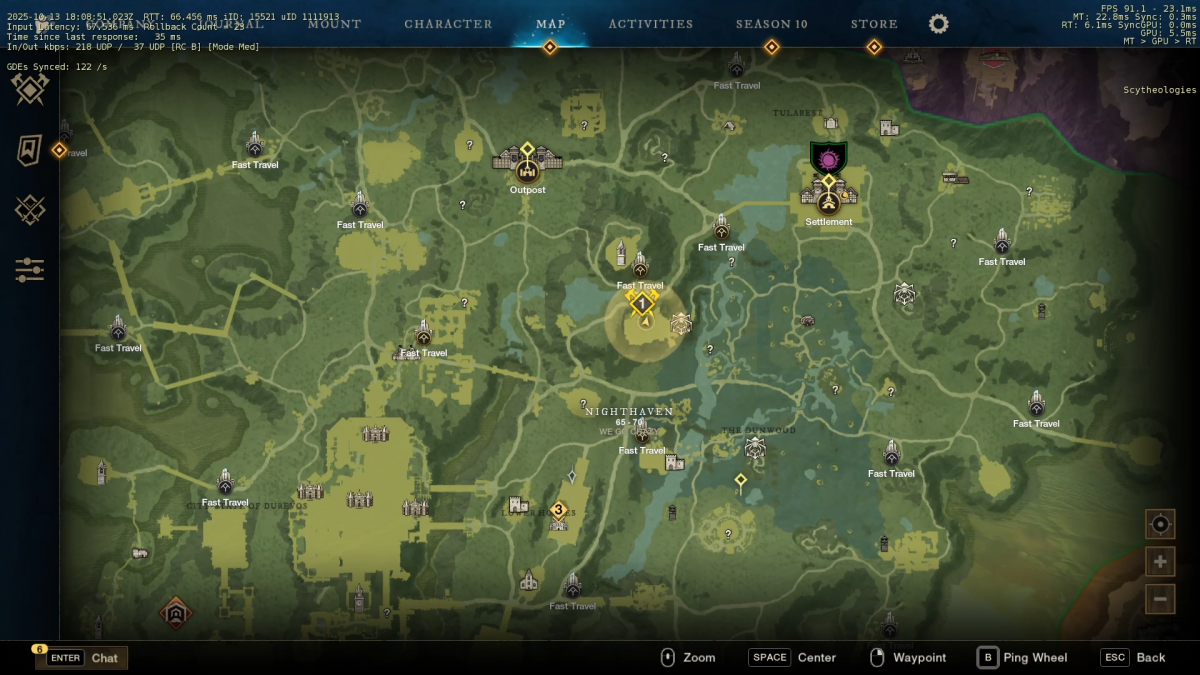Switch to the Activities tab
Image resolution: width=1200 pixels, height=675 pixels.
[650, 24]
